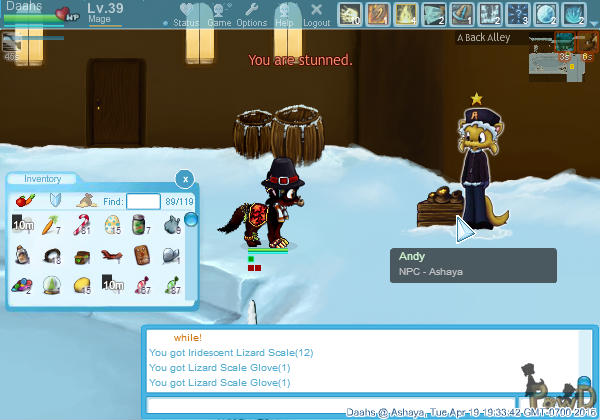The image size is (600, 420).
Task: Select the food filter in inventory
Action: (26, 201)
